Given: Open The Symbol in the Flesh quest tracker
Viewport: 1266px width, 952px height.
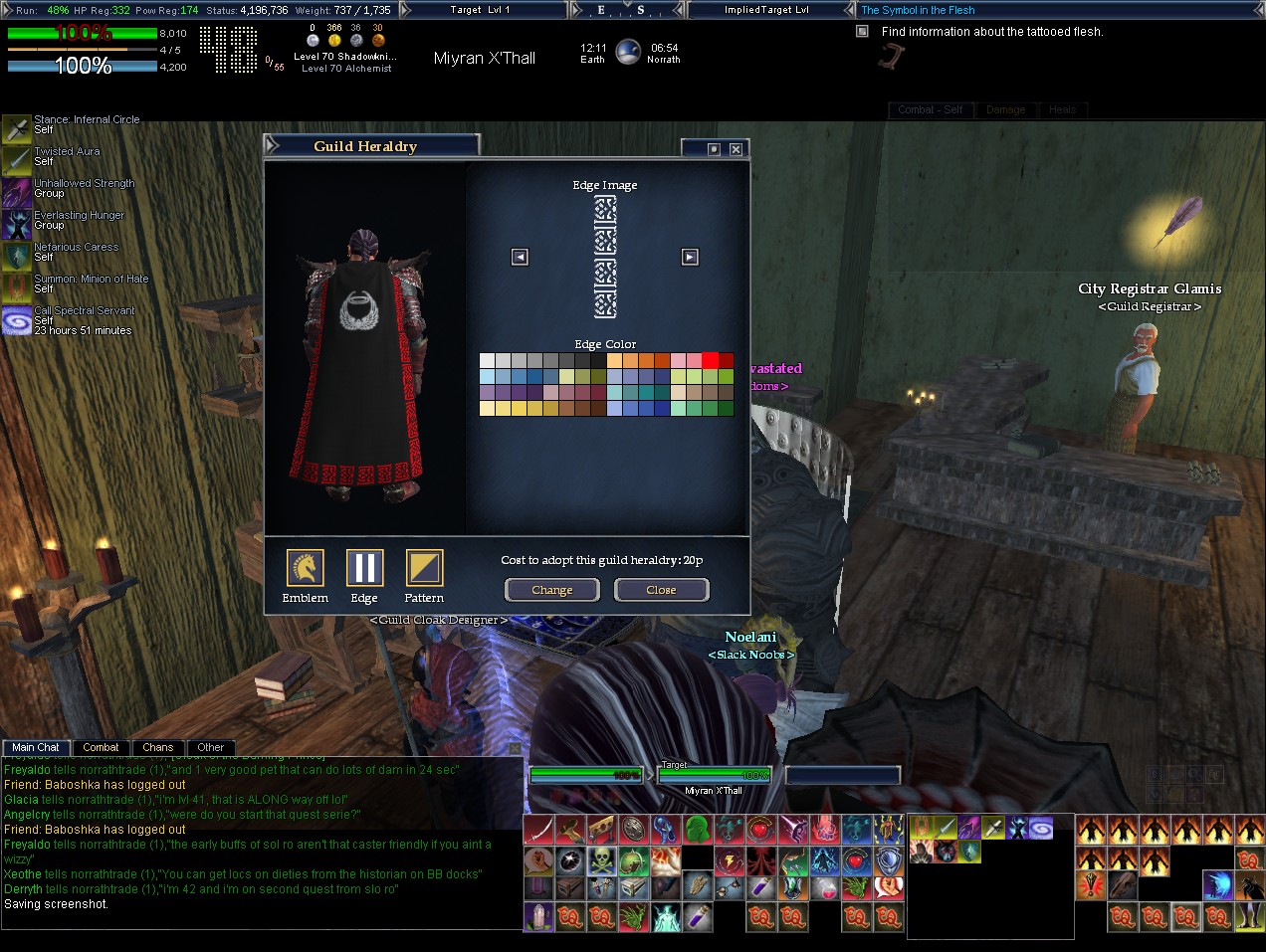Looking at the screenshot, I should (x=918, y=10).
